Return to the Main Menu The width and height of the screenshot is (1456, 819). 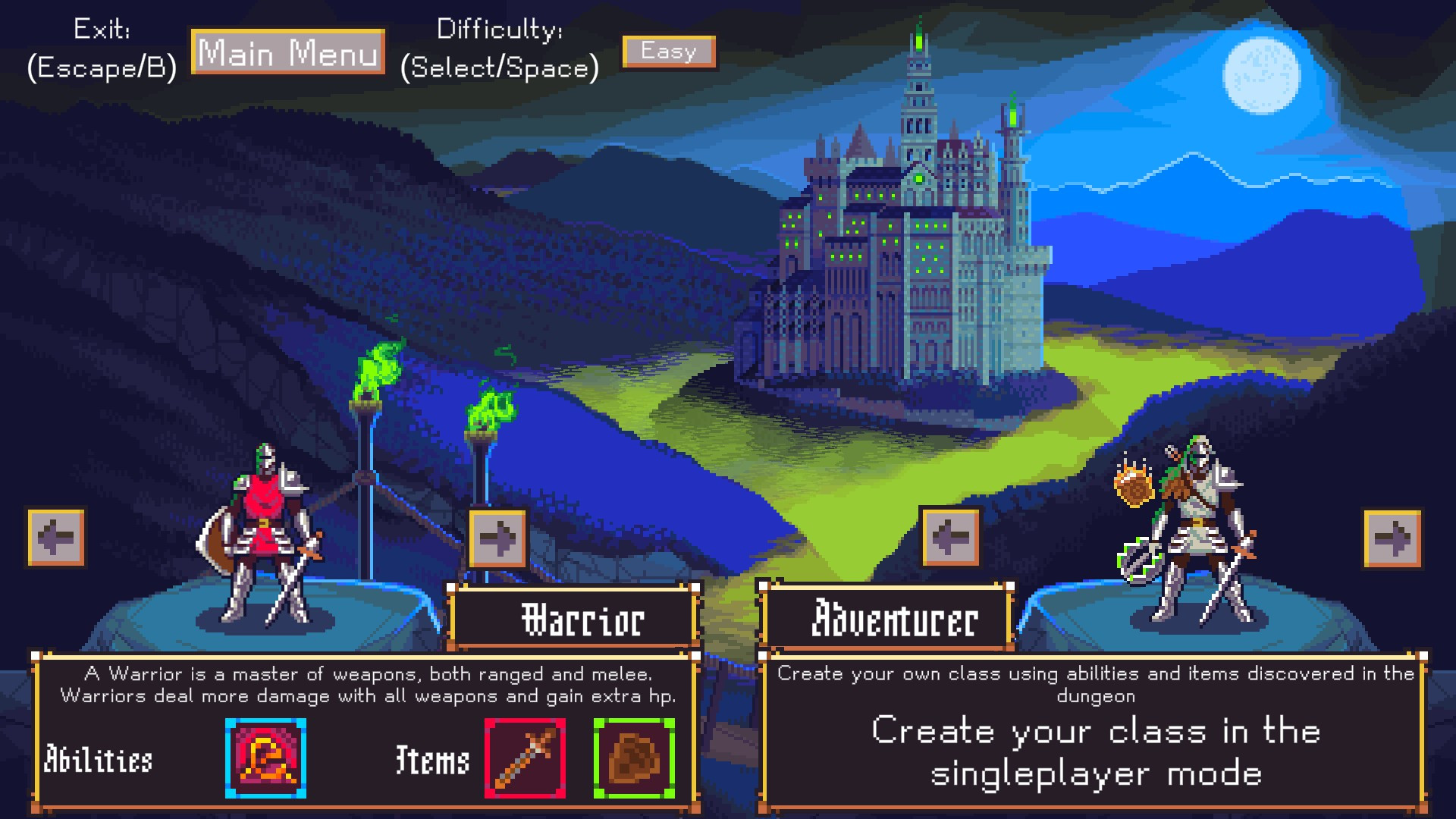288,52
